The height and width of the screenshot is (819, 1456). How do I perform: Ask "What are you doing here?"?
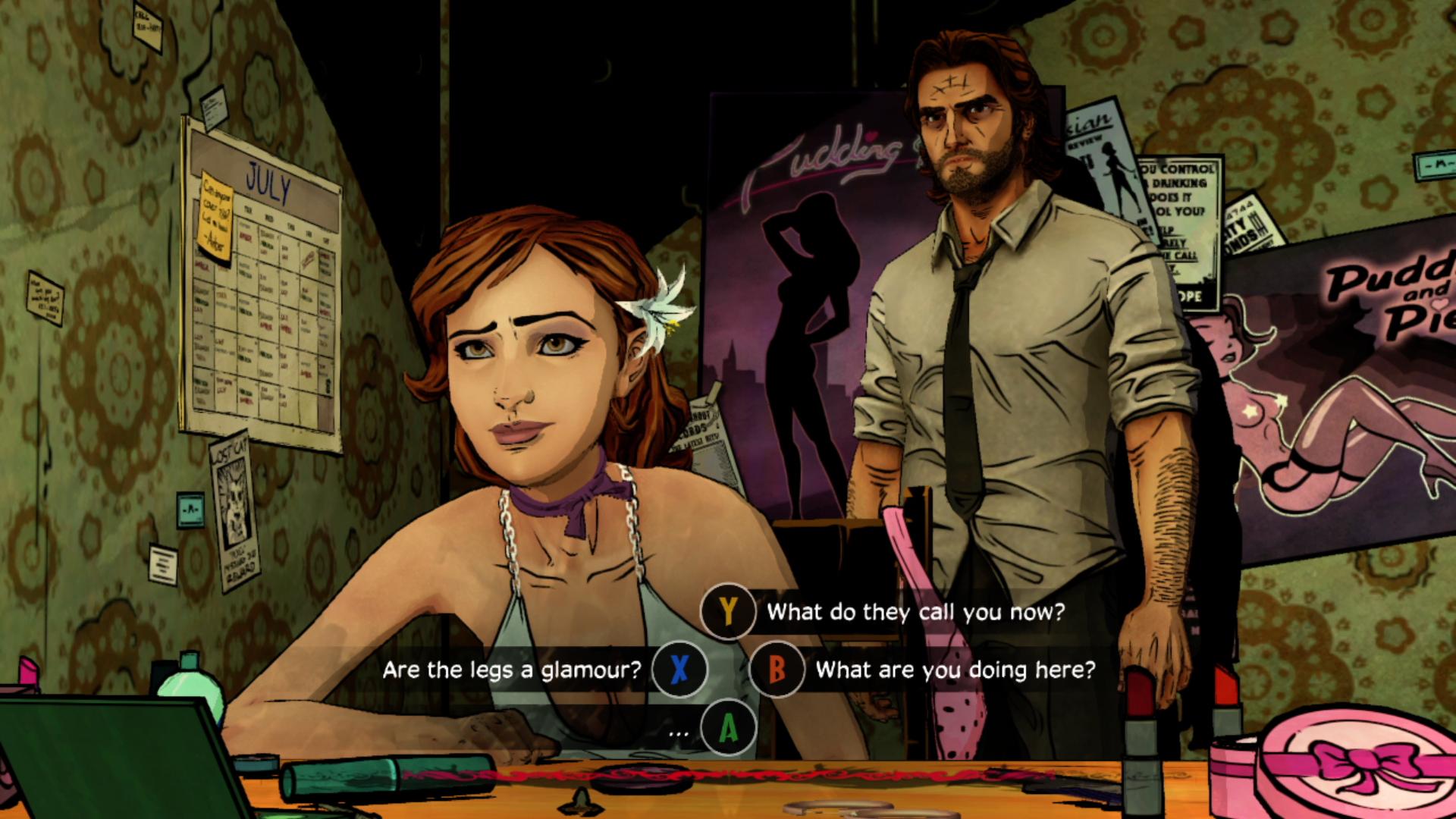[x=955, y=670]
